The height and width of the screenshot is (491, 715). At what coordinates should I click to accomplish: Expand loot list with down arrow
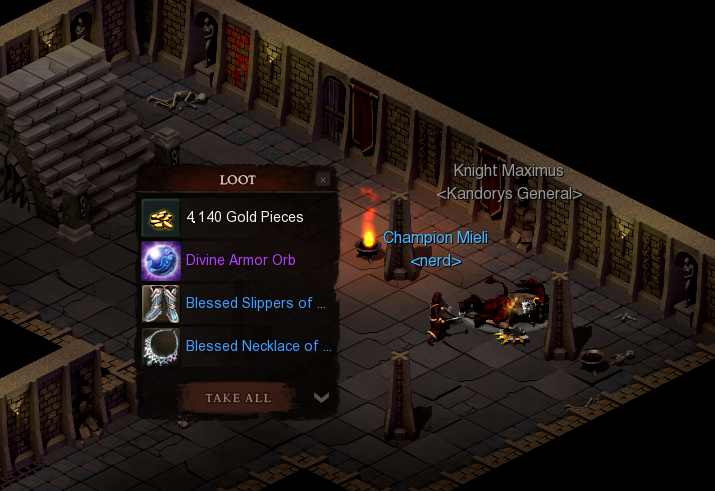[x=321, y=397]
